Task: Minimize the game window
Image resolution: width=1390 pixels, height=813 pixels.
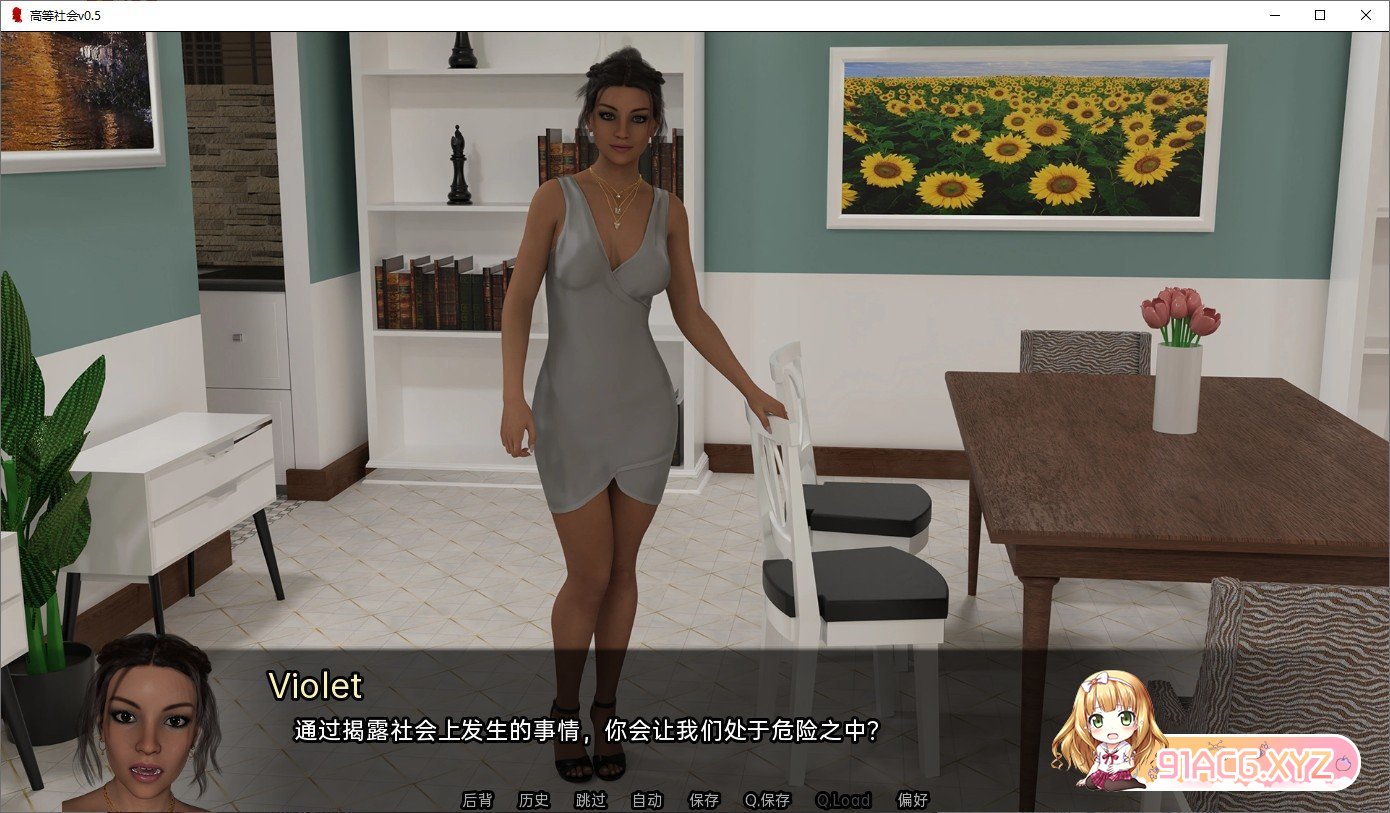Action: 1273,15
